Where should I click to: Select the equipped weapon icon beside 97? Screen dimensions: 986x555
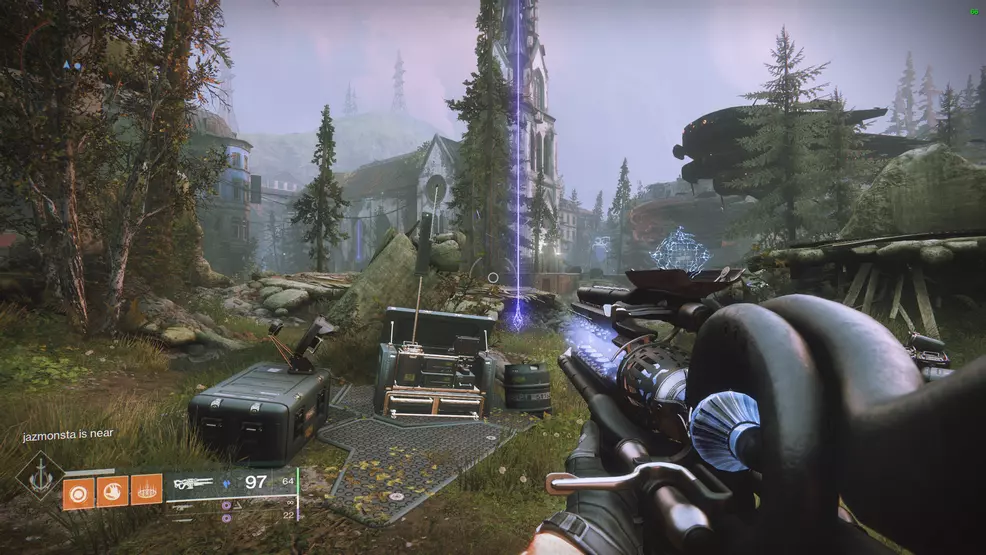tap(193, 483)
